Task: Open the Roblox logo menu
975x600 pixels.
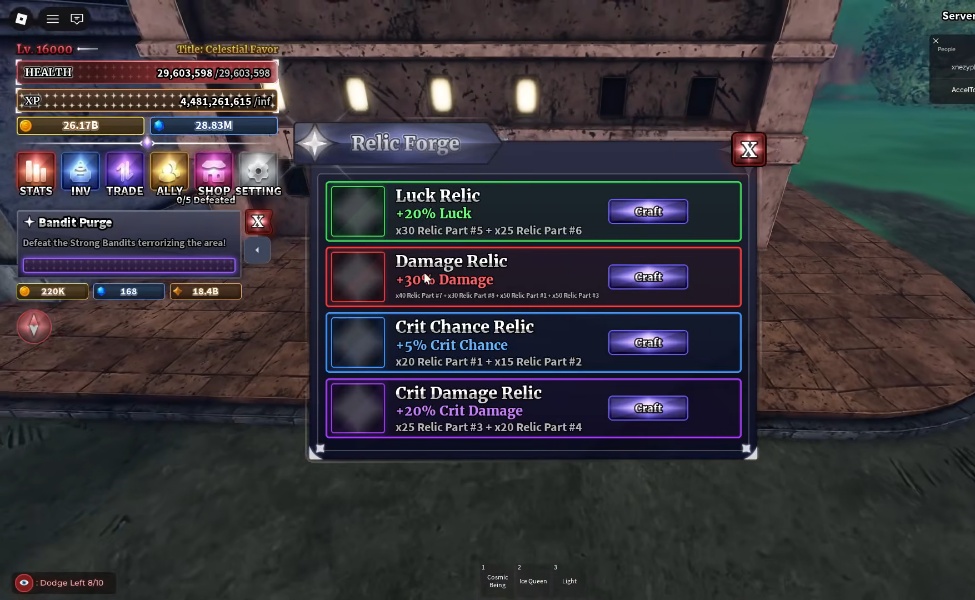Action: point(22,19)
